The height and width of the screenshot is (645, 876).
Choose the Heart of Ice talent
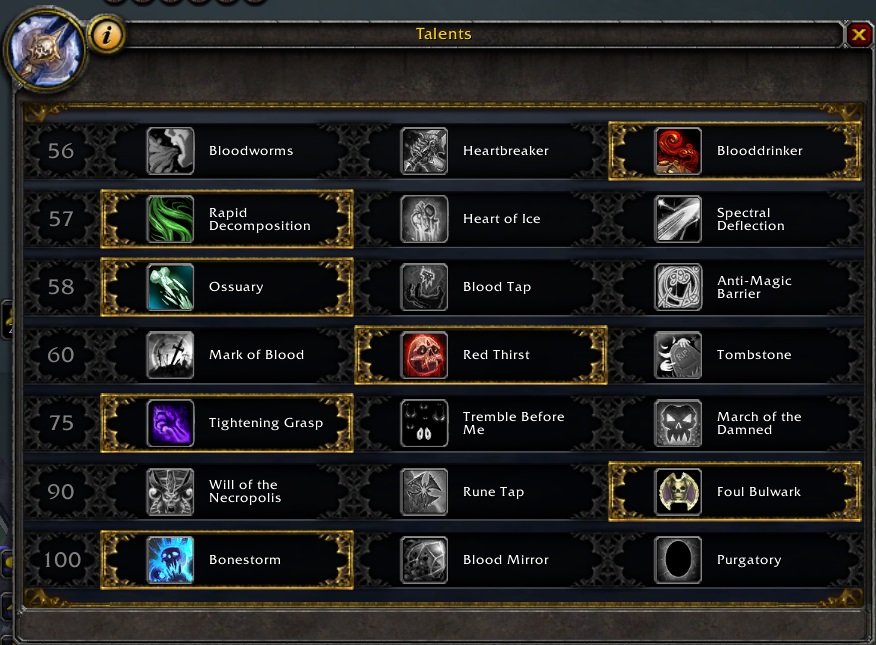click(x=481, y=219)
